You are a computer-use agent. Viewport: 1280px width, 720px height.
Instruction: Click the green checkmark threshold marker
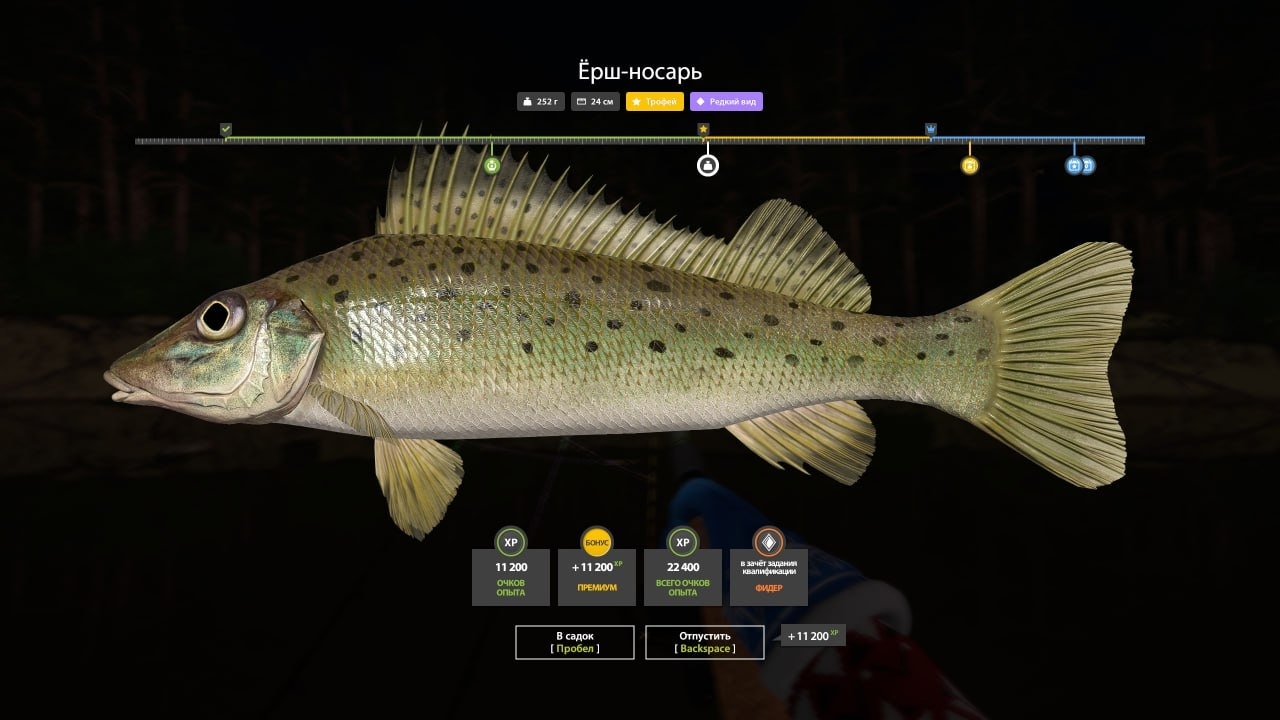coord(226,130)
